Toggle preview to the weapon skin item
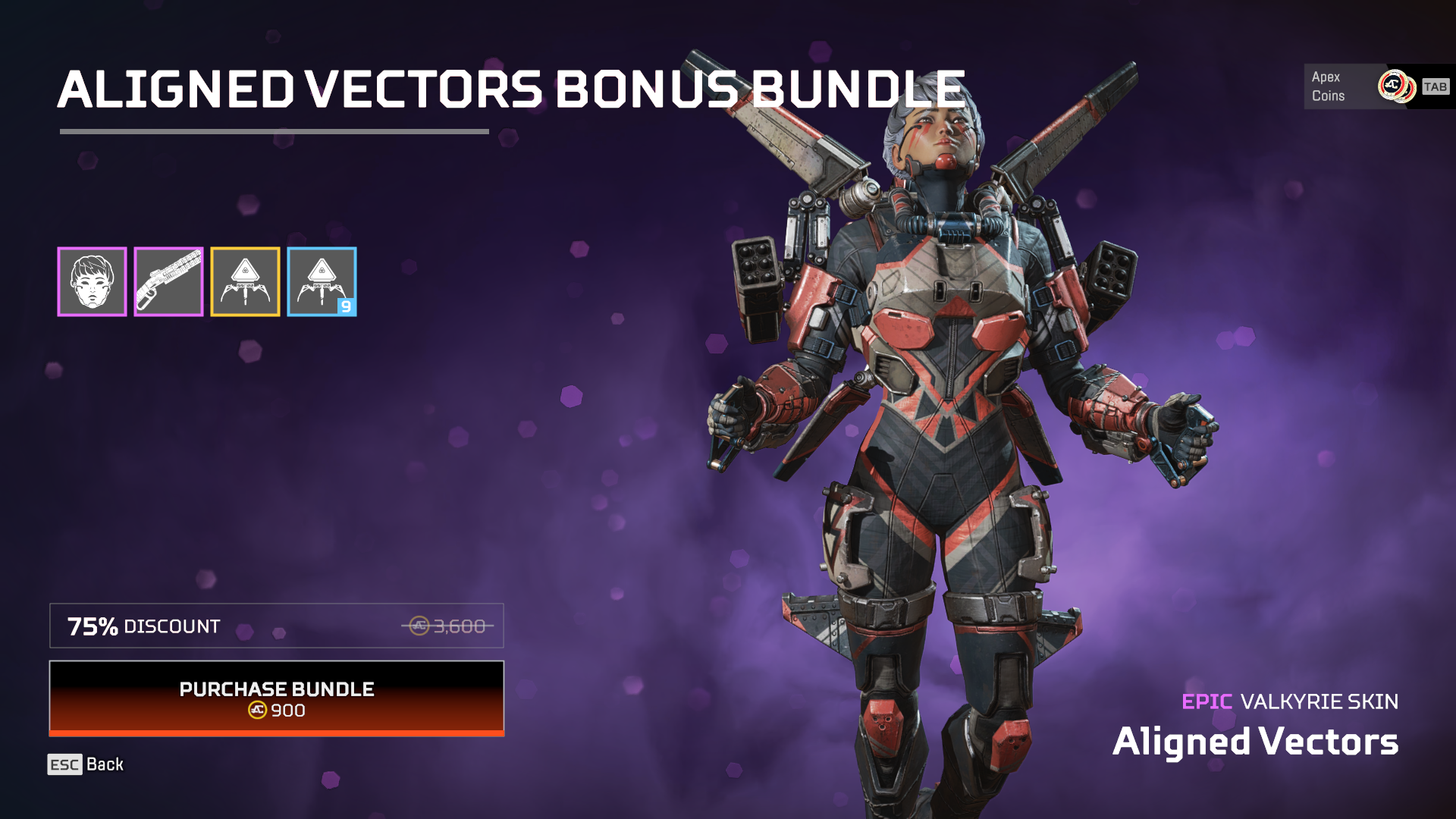 pyautogui.click(x=168, y=281)
